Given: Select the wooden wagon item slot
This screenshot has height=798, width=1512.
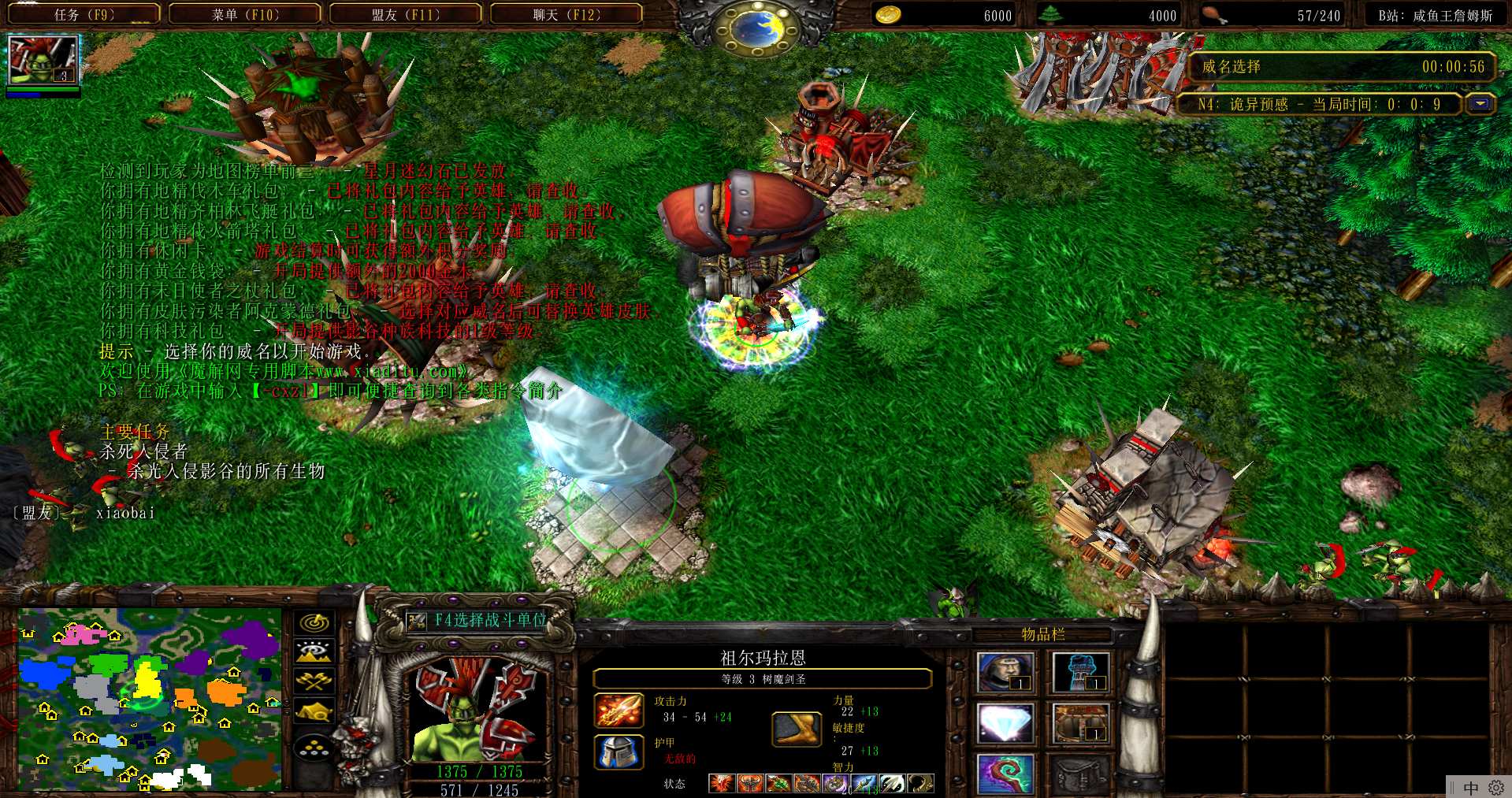Looking at the screenshot, I should pos(1080,723).
